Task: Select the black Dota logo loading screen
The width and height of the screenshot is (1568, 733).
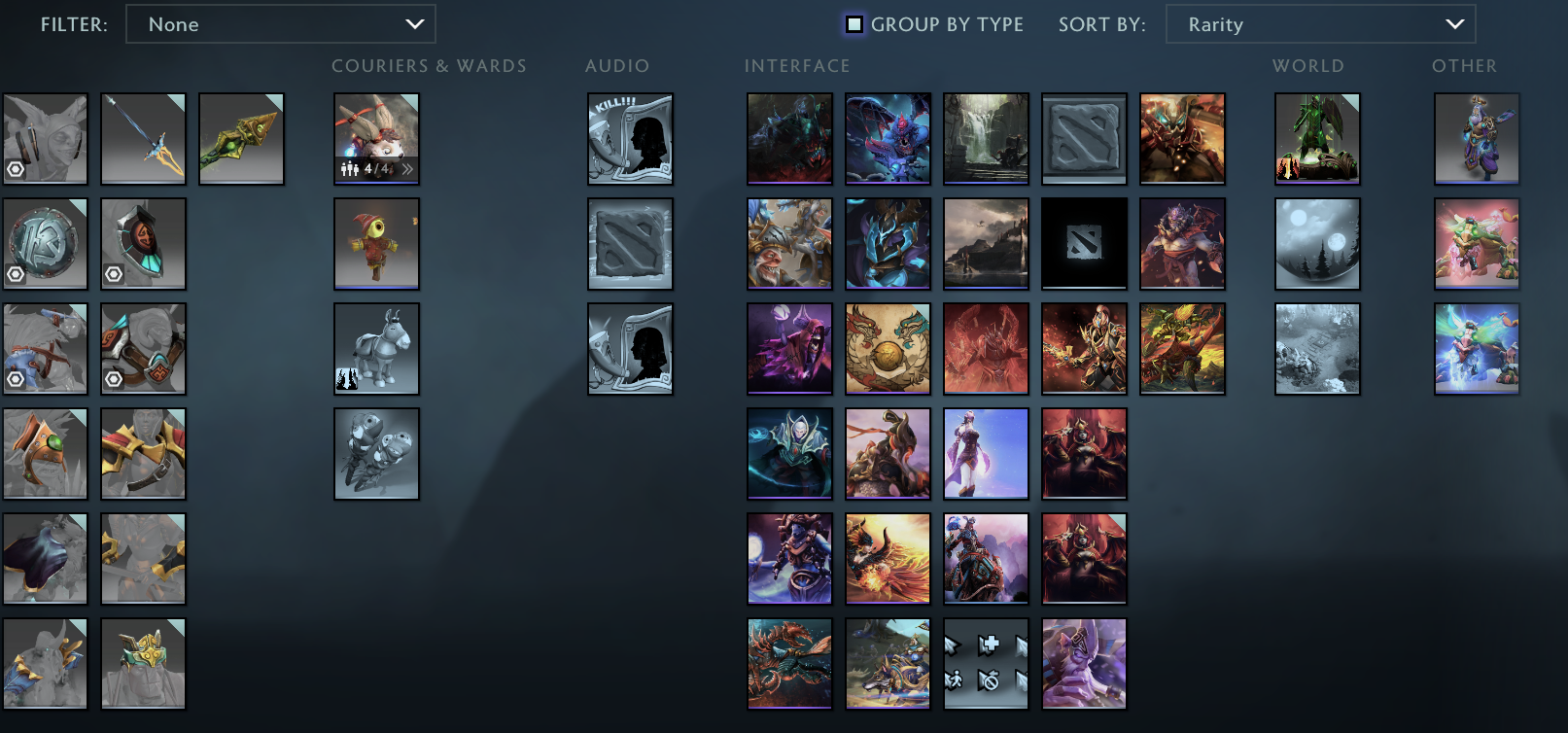Action: point(1084,244)
